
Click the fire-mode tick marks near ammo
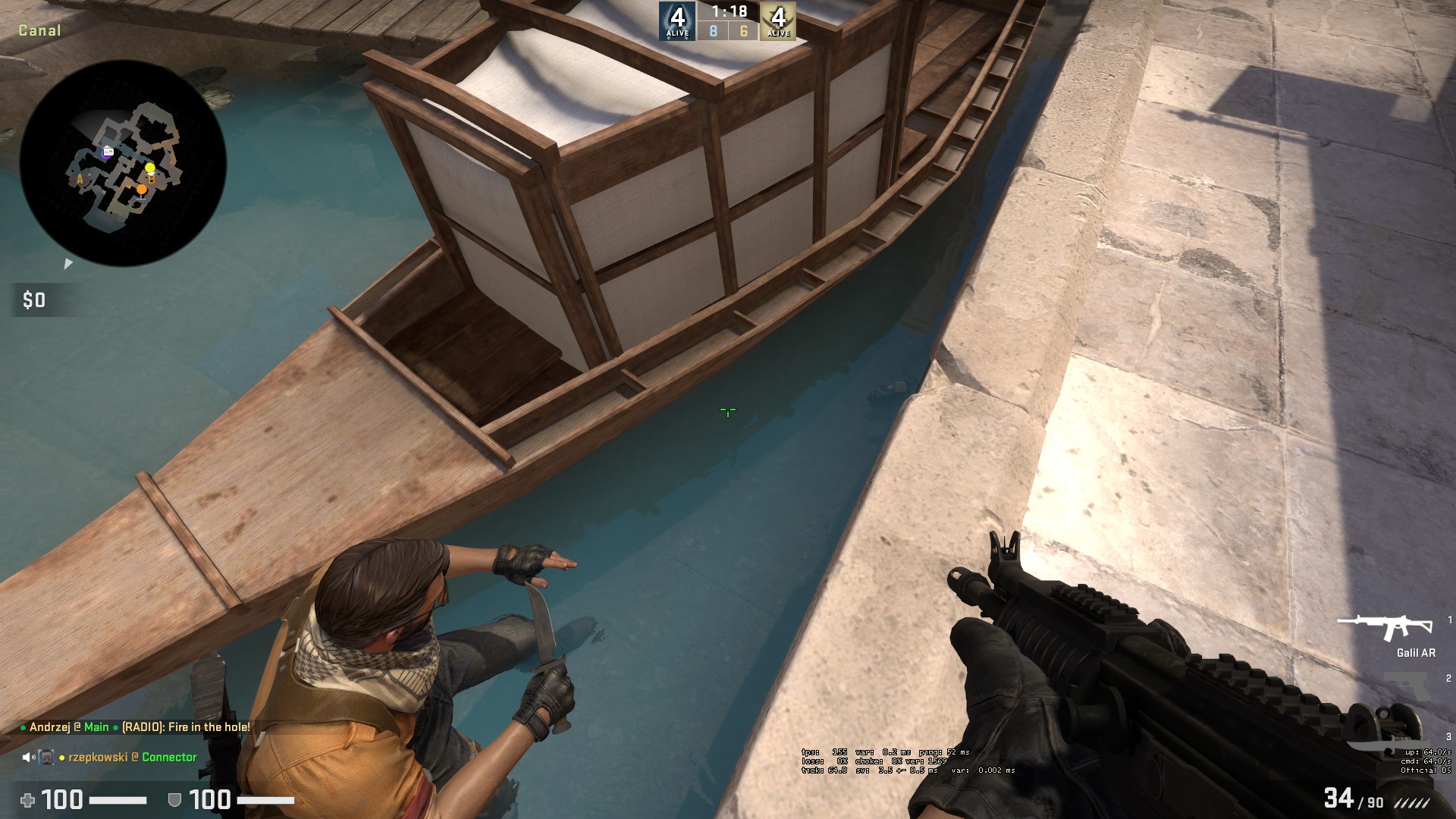(1411, 803)
